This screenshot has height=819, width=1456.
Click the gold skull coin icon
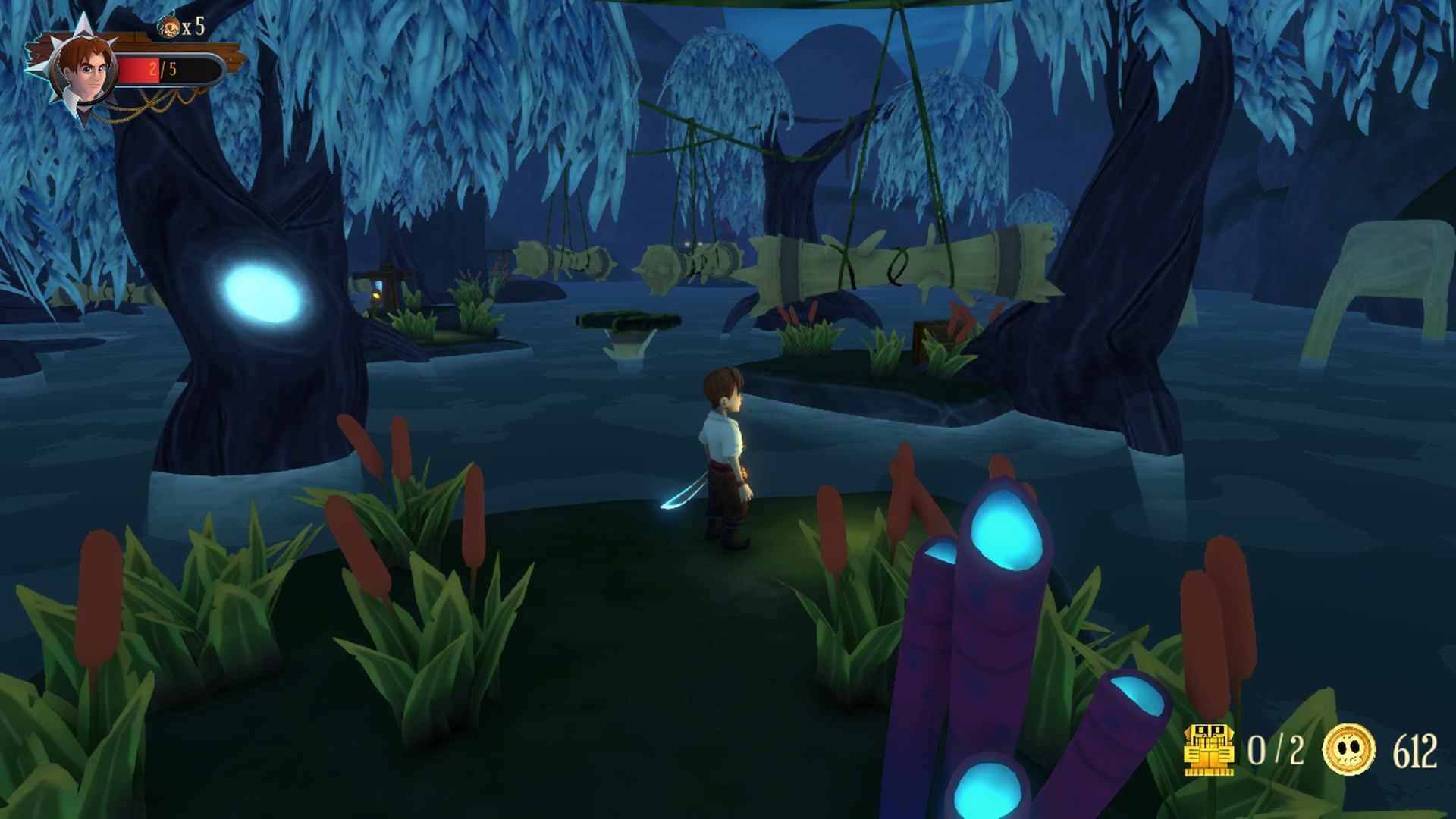point(1349,750)
